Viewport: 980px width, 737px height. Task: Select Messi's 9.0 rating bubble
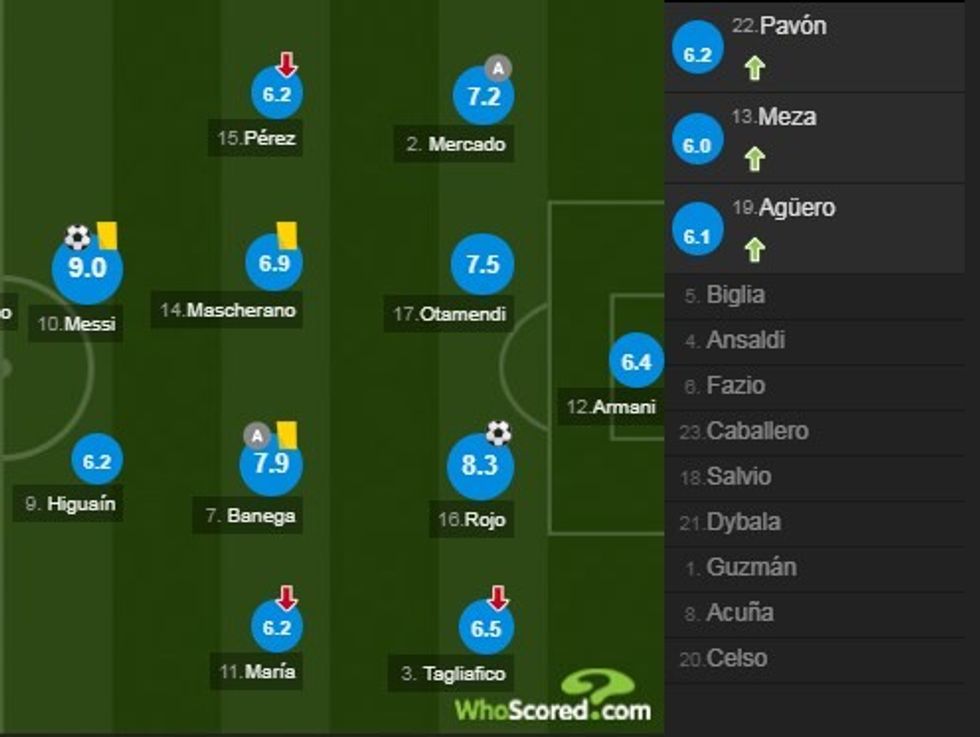coord(87,269)
